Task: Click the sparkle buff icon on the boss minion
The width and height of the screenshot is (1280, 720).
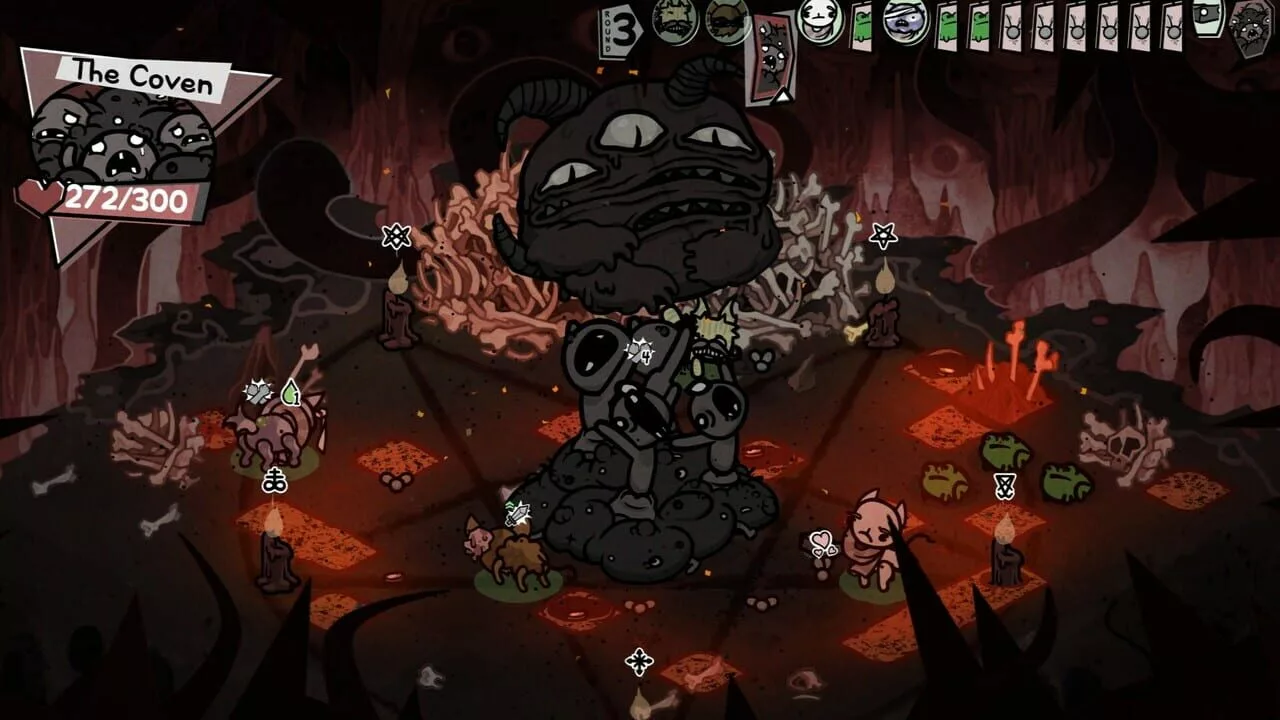Action: 638,352
